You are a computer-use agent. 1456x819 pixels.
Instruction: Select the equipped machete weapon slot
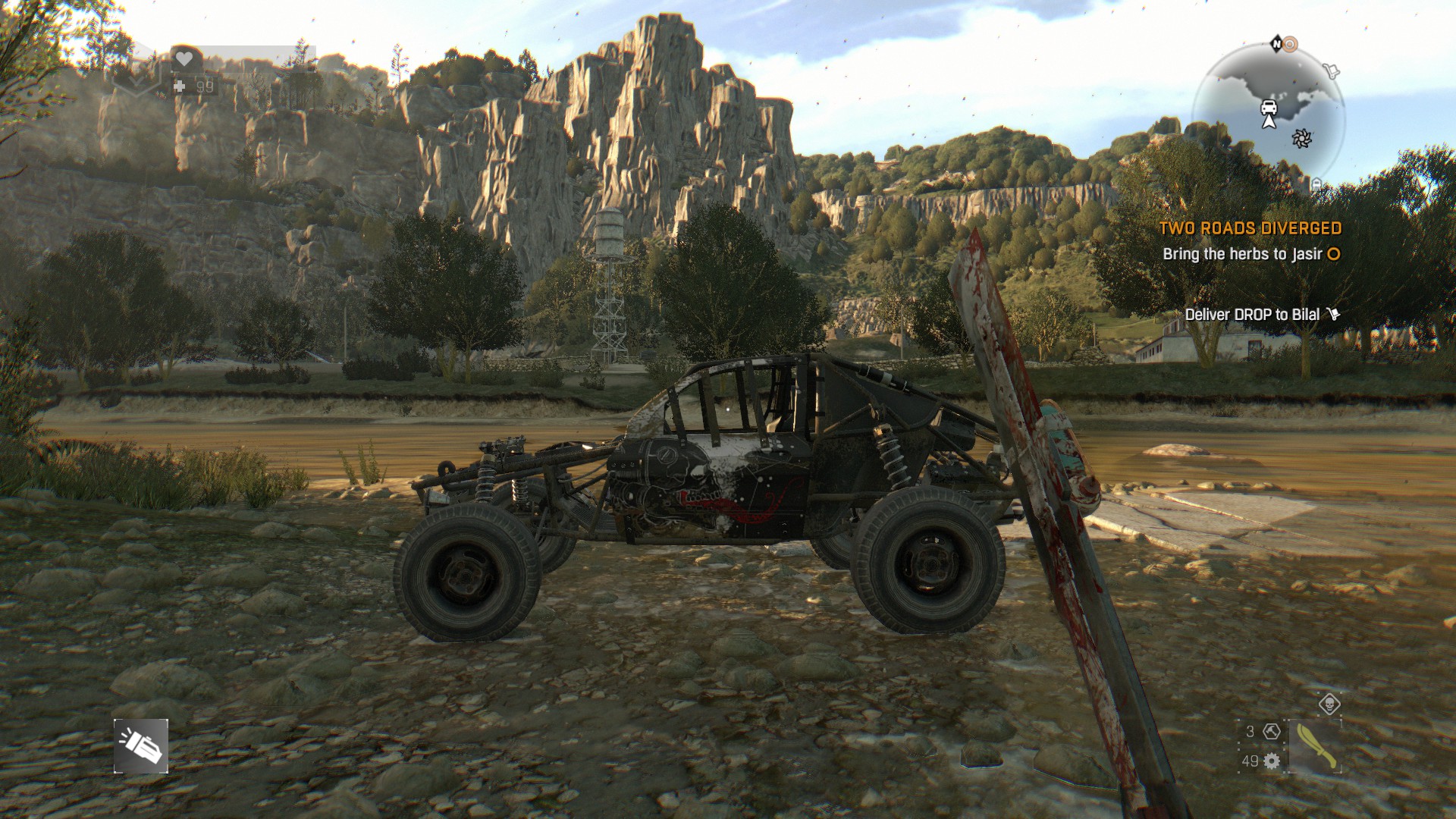coord(1316,745)
